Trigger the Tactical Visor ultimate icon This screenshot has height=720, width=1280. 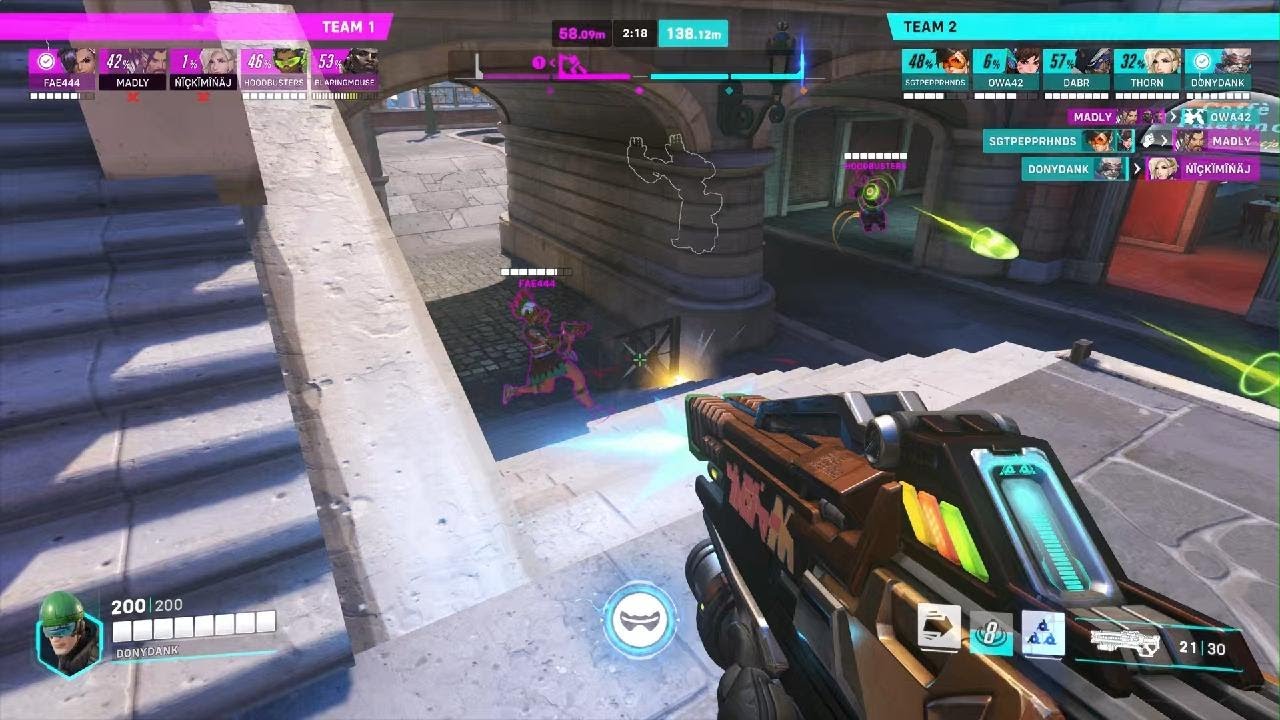(x=640, y=620)
